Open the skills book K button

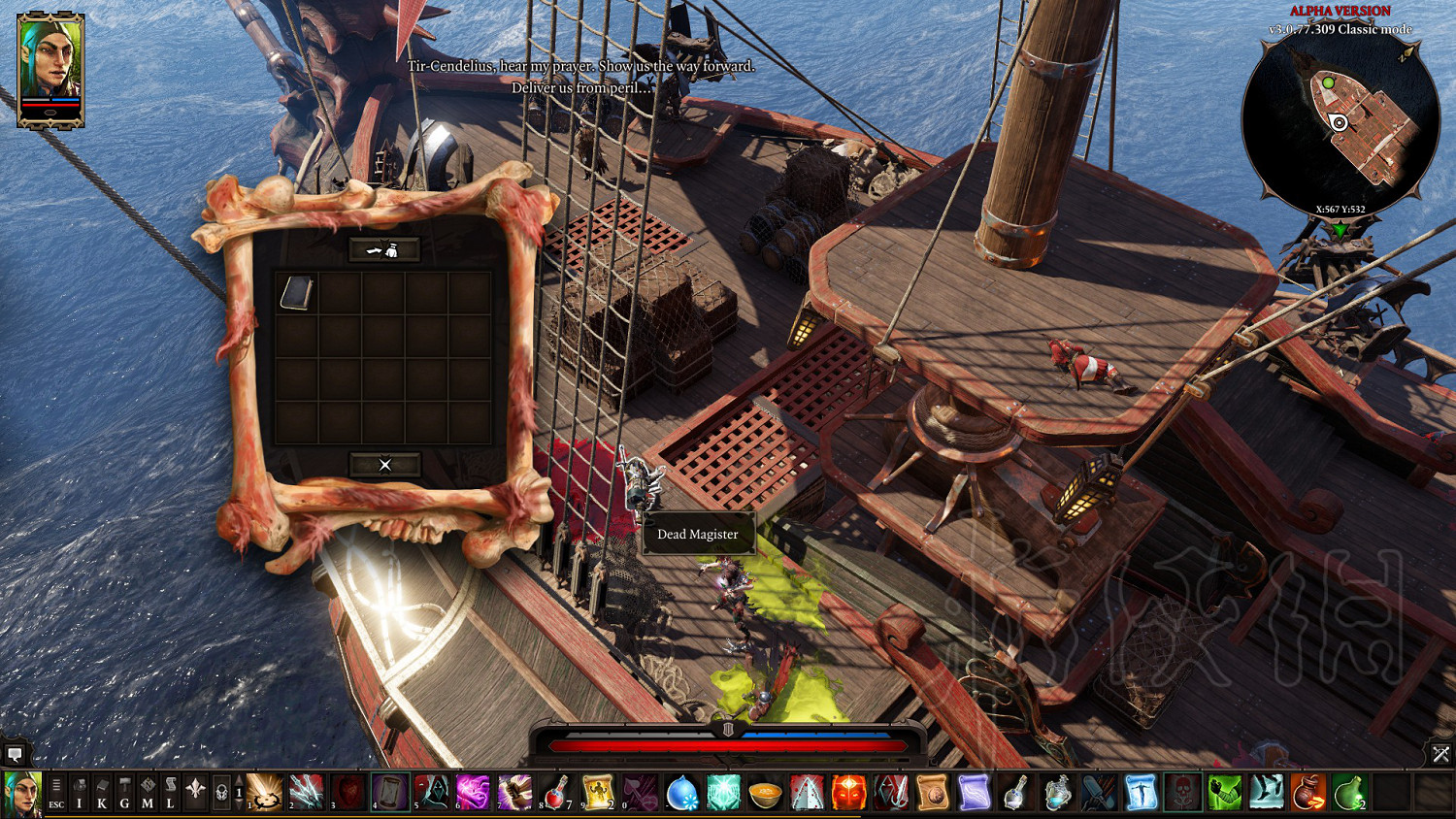click(102, 793)
